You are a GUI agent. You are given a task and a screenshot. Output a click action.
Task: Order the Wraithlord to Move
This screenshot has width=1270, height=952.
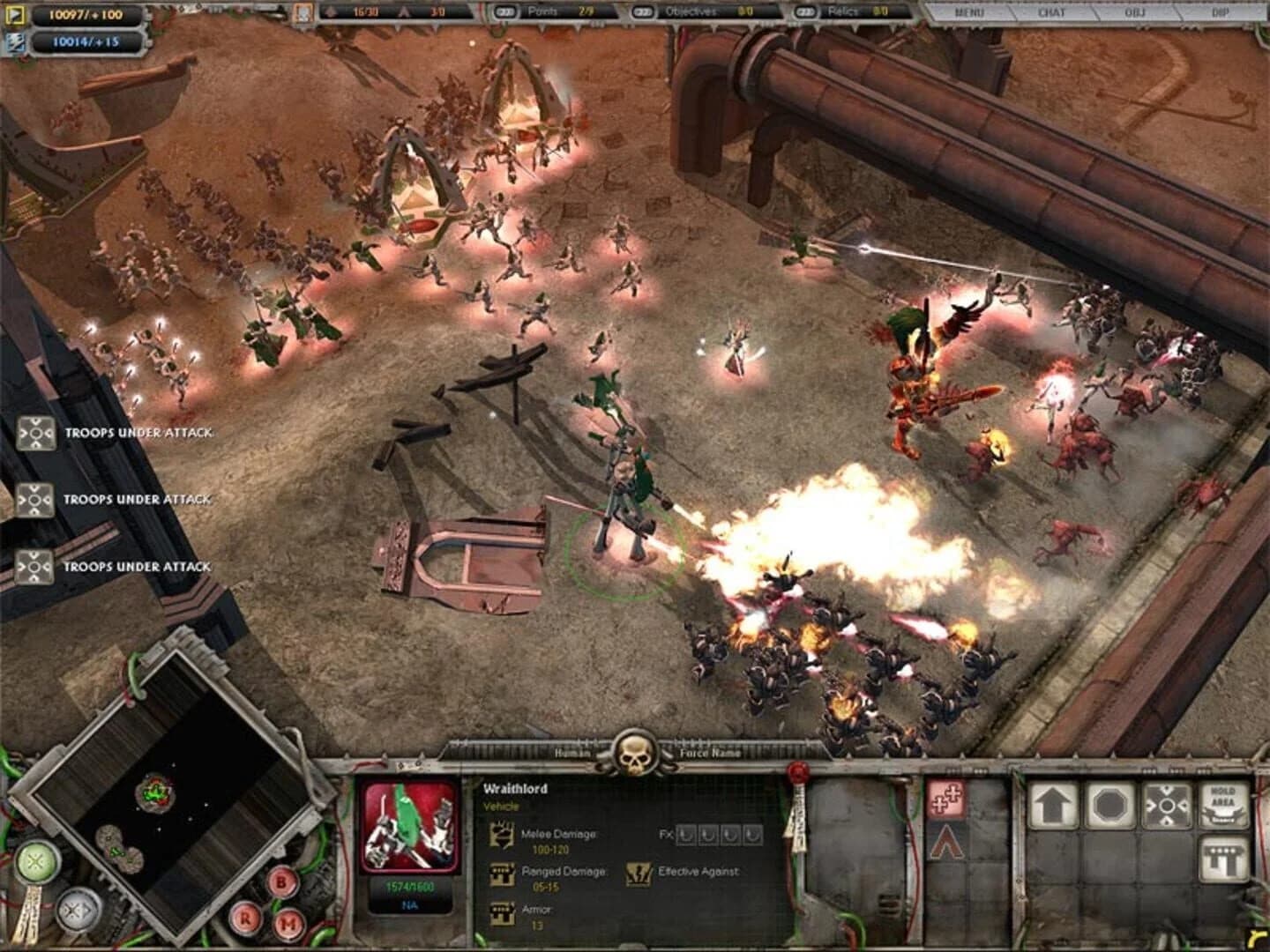[x=1051, y=804]
